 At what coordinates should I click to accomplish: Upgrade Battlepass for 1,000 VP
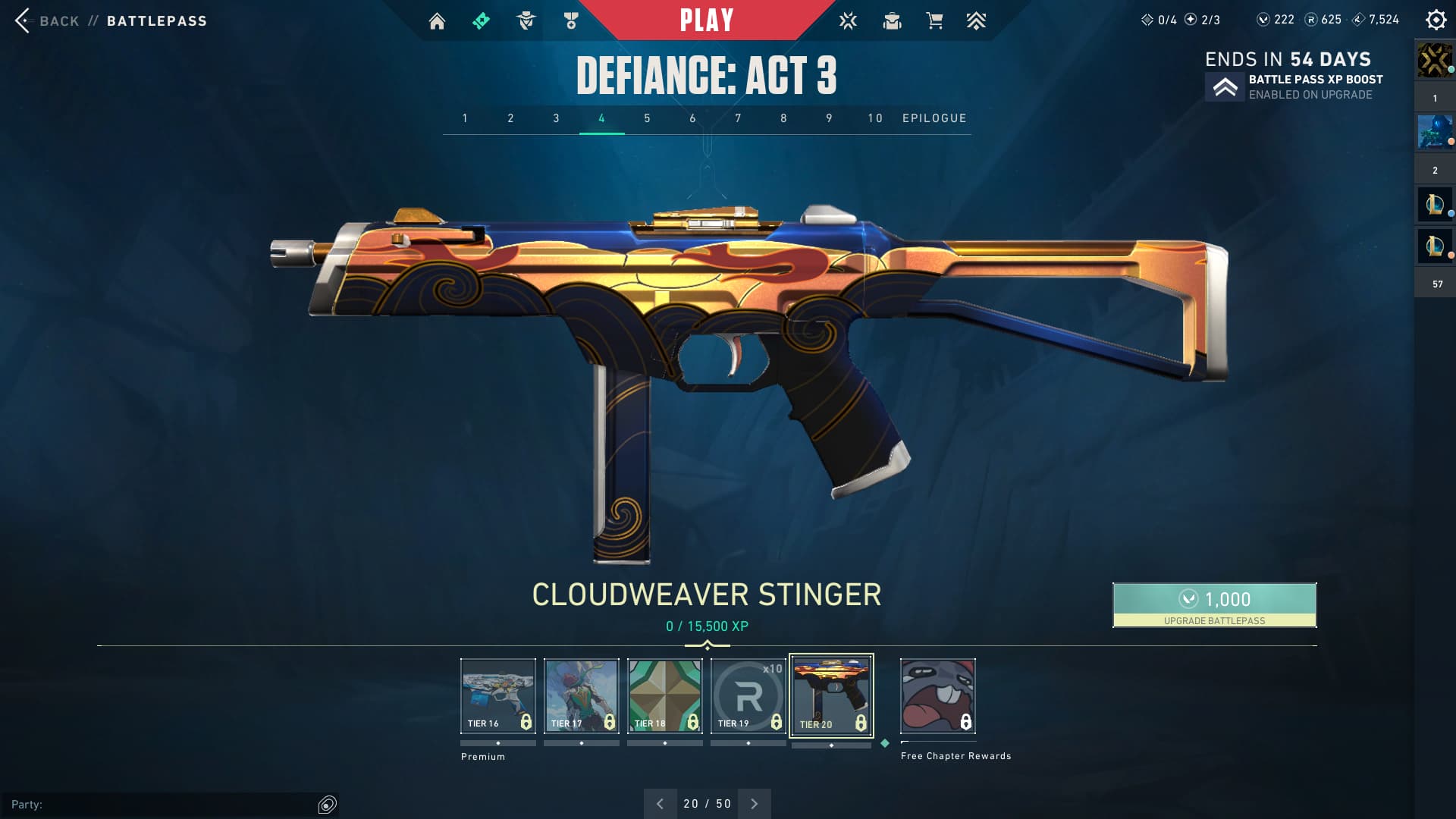(1214, 604)
